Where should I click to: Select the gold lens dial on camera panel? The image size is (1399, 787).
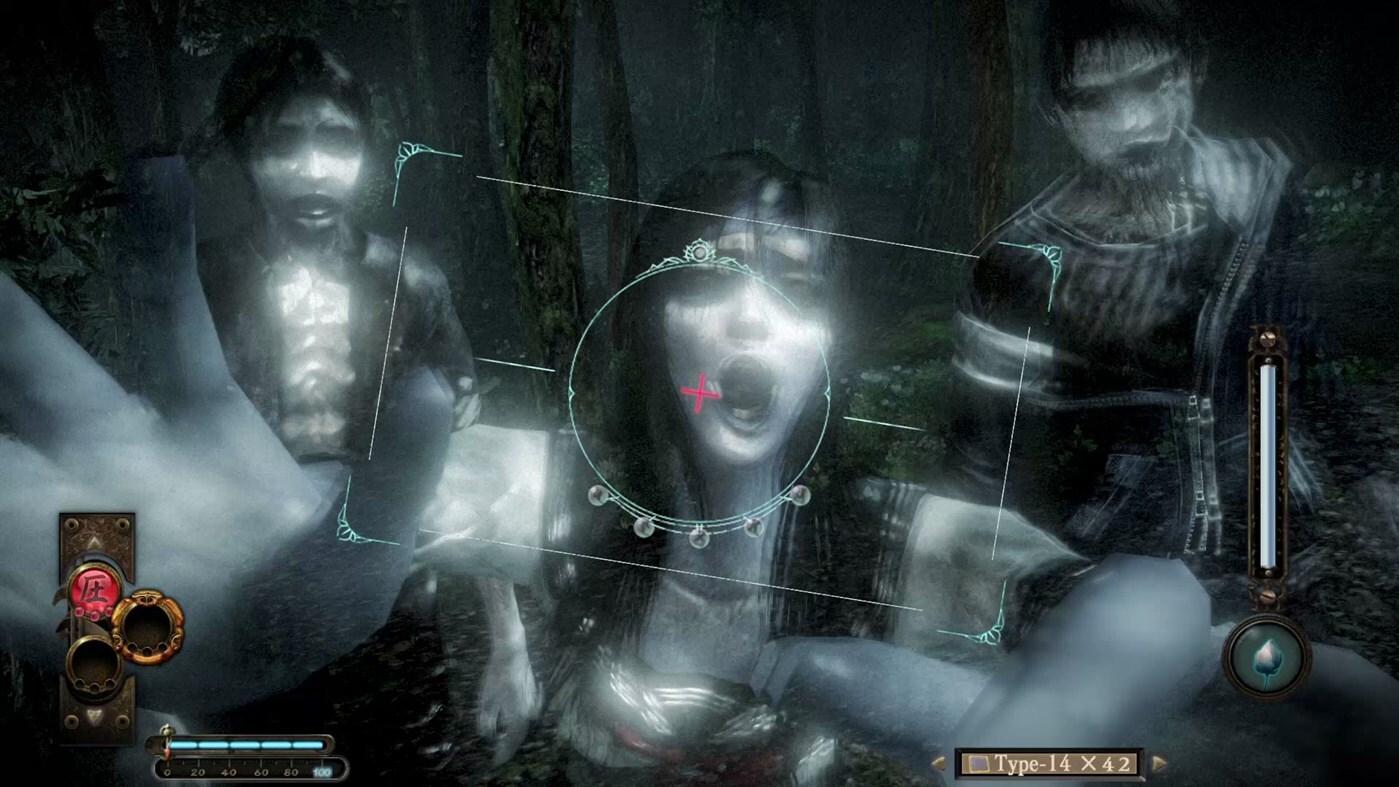[149, 627]
